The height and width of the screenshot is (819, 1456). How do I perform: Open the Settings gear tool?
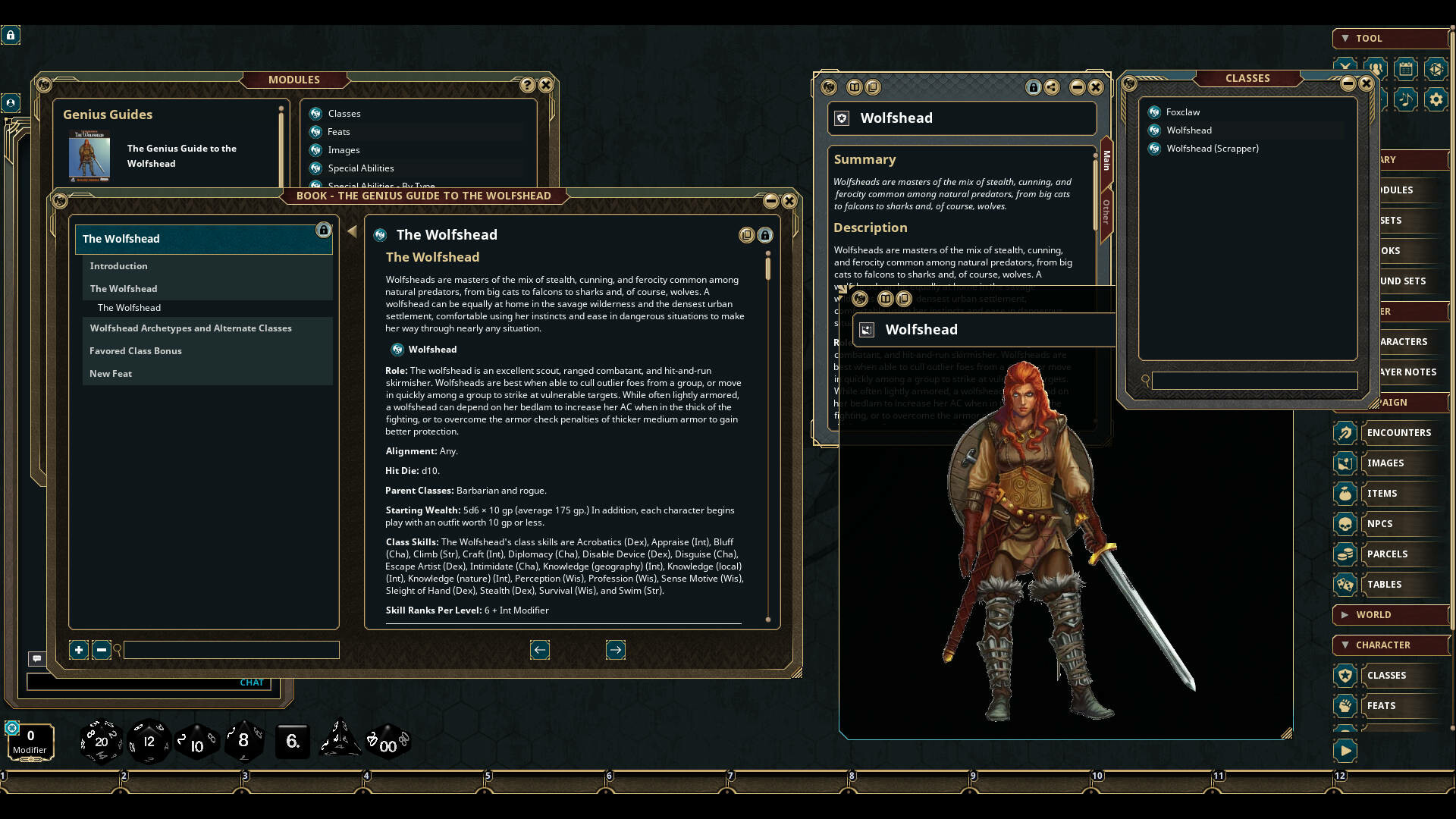coord(1437,99)
